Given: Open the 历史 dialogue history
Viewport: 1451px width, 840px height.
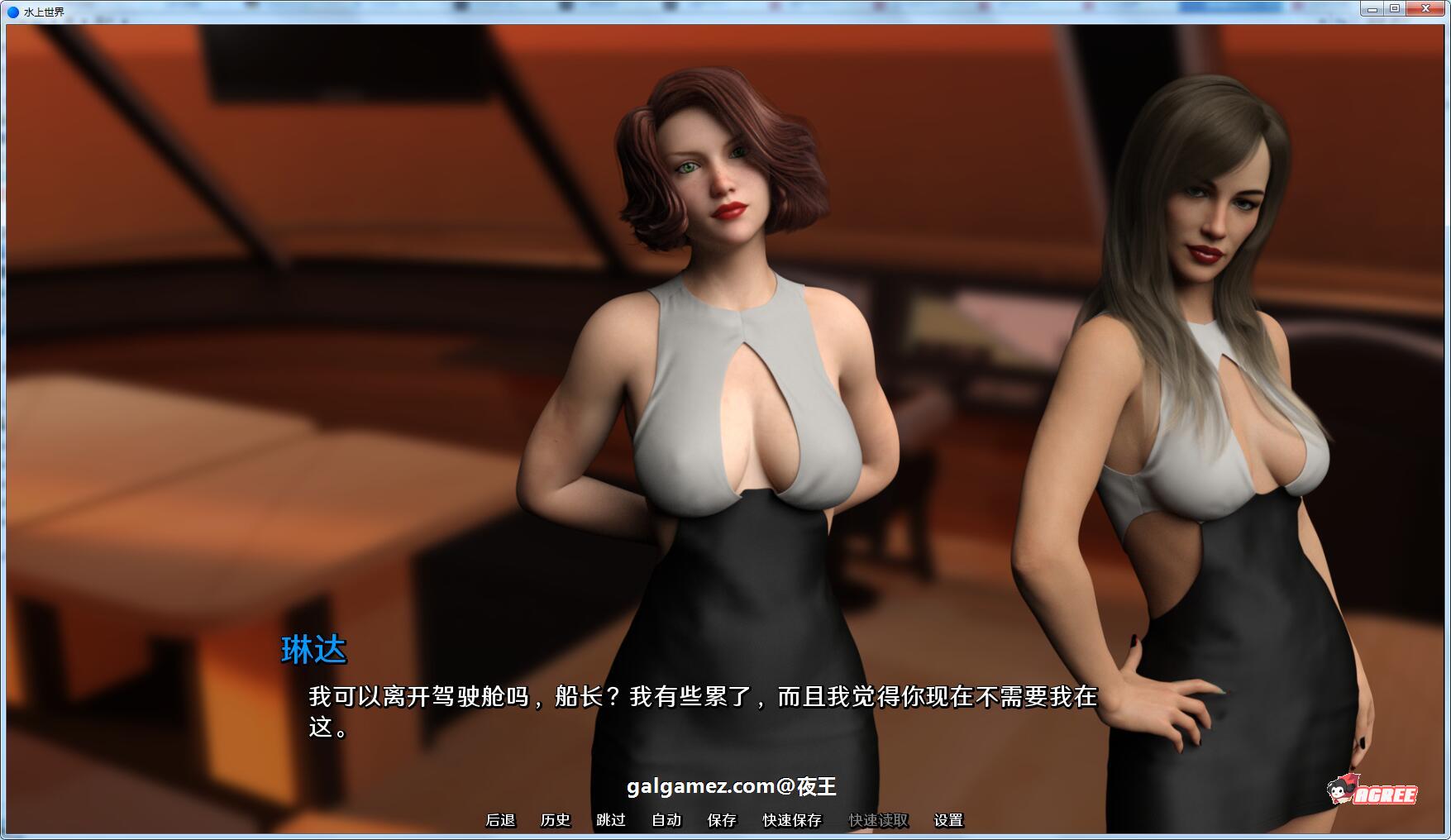Looking at the screenshot, I should [x=555, y=820].
